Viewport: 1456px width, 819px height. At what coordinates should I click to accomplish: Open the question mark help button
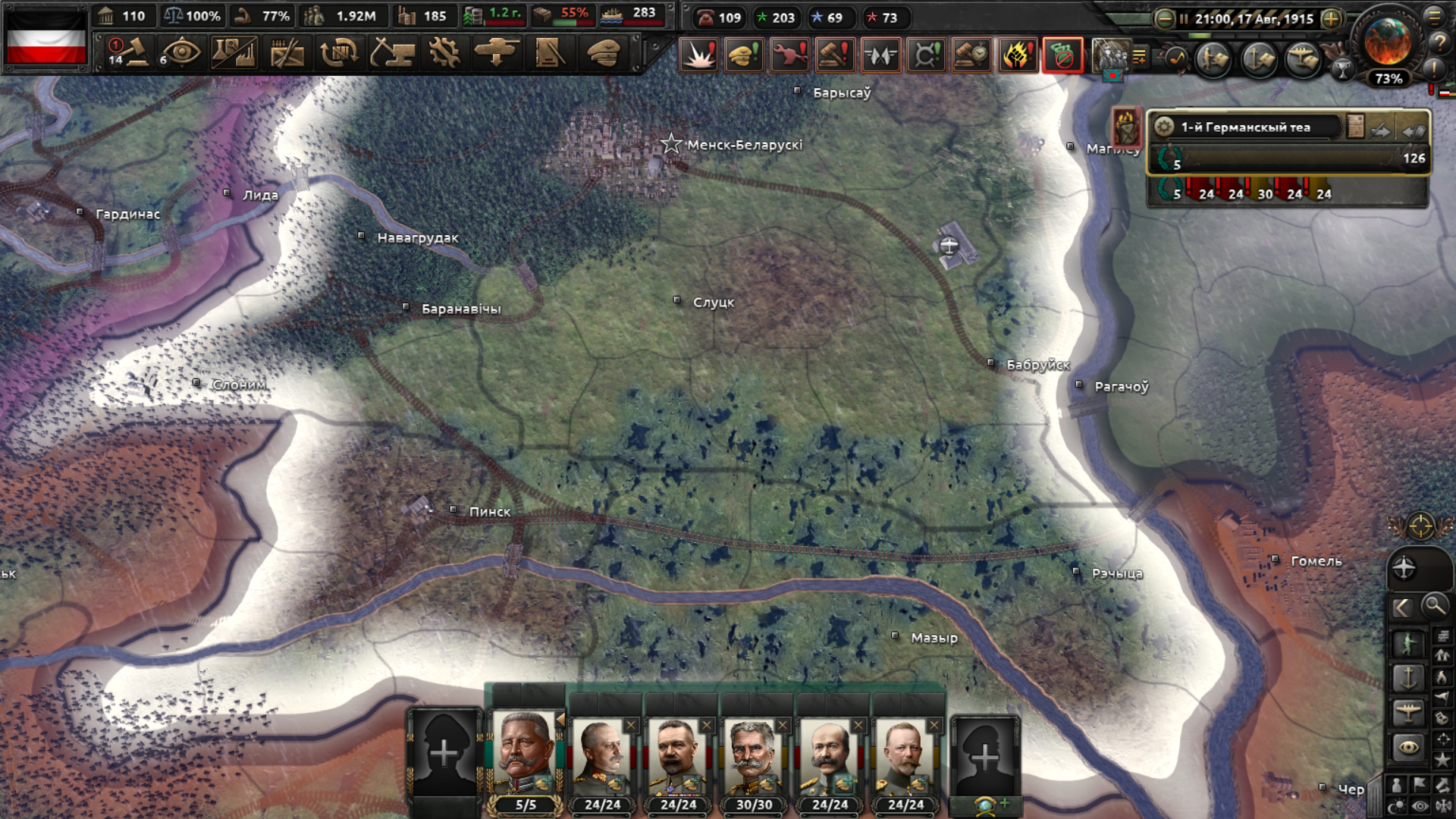point(1439,43)
